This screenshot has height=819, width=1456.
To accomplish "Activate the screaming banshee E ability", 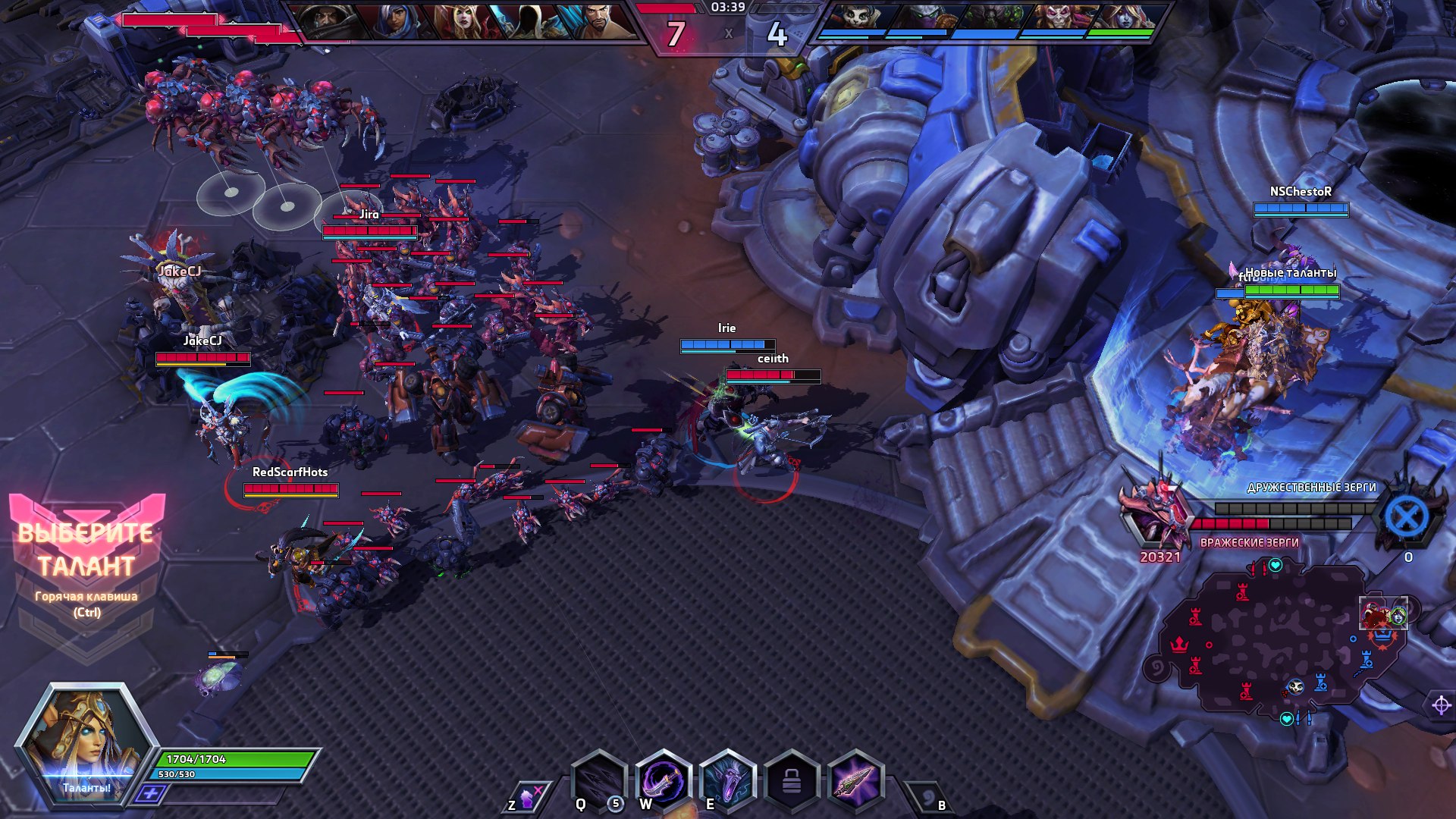I will tap(728, 780).
